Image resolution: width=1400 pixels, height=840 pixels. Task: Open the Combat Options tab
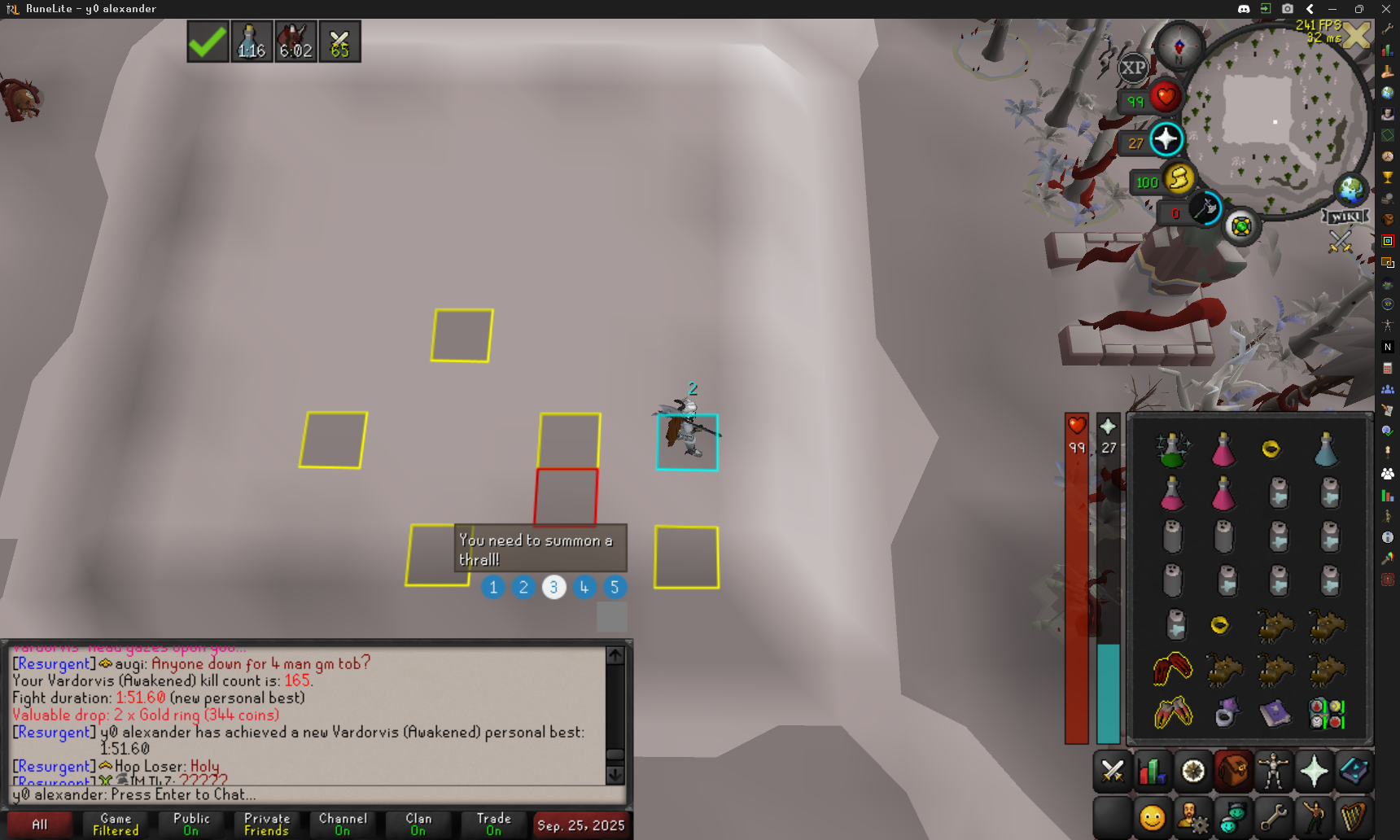pos(1112,771)
